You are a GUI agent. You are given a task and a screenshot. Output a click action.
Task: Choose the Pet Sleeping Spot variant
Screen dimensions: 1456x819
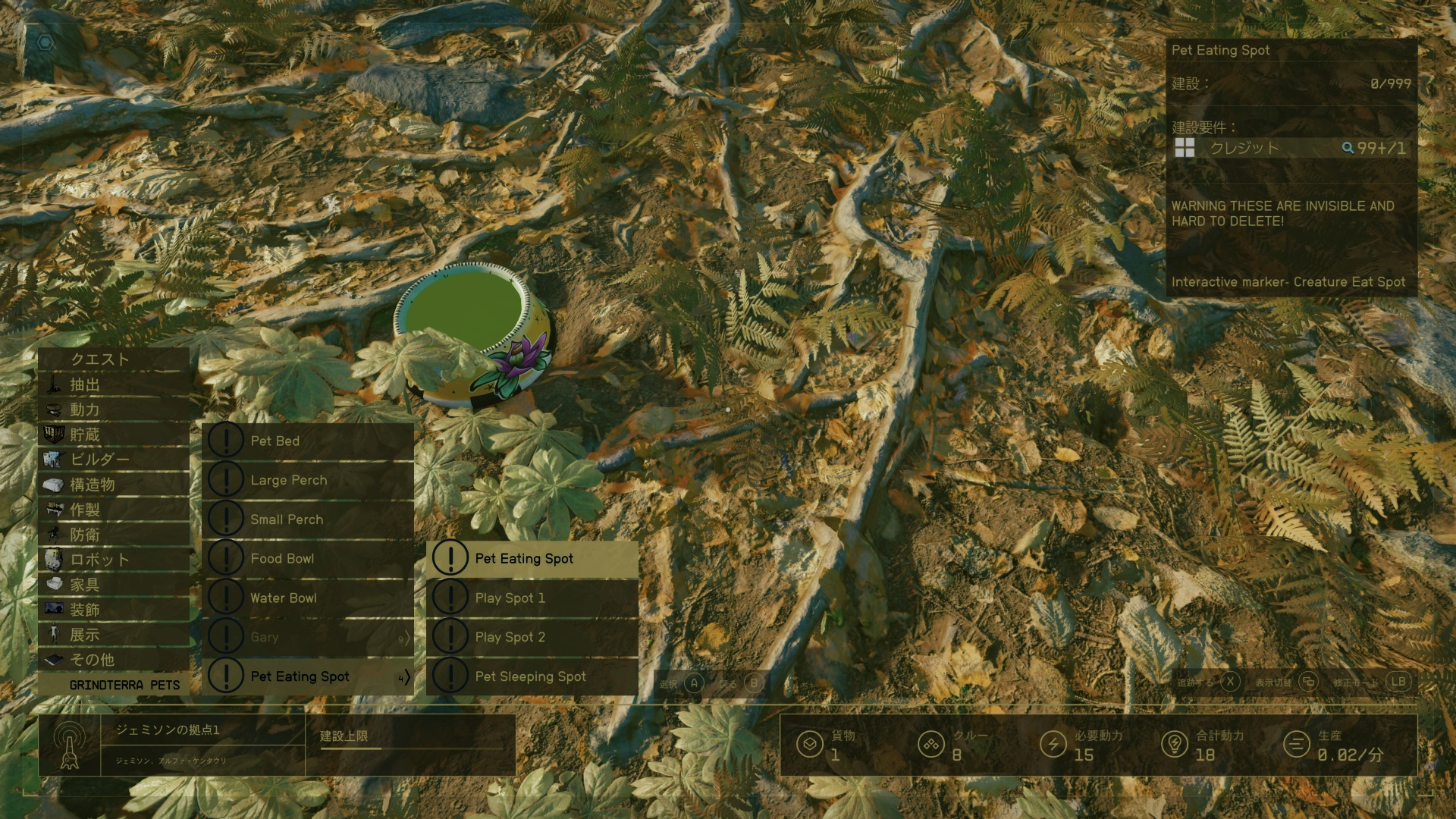click(532, 676)
